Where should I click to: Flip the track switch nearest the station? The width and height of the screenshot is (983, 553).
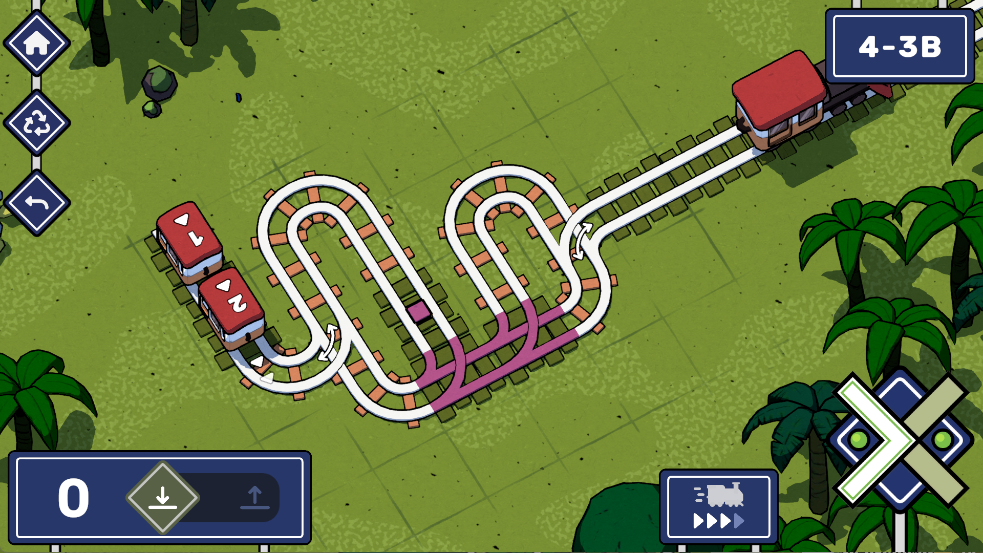tap(580, 241)
